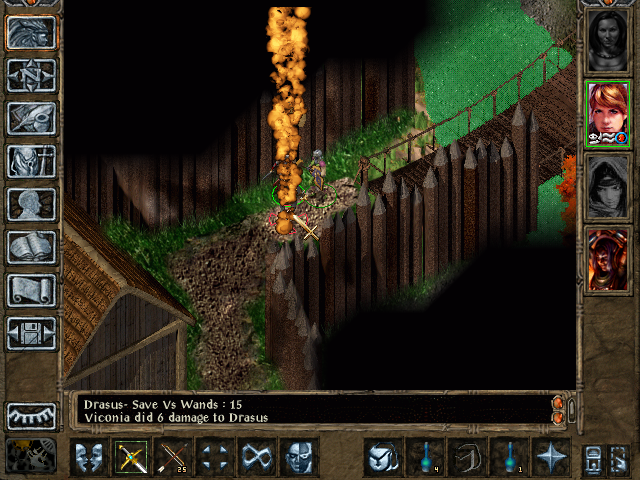Open the mage spellbook button
Image resolution: width=640 pixels, height=480 pixels.
coord(31,247)
